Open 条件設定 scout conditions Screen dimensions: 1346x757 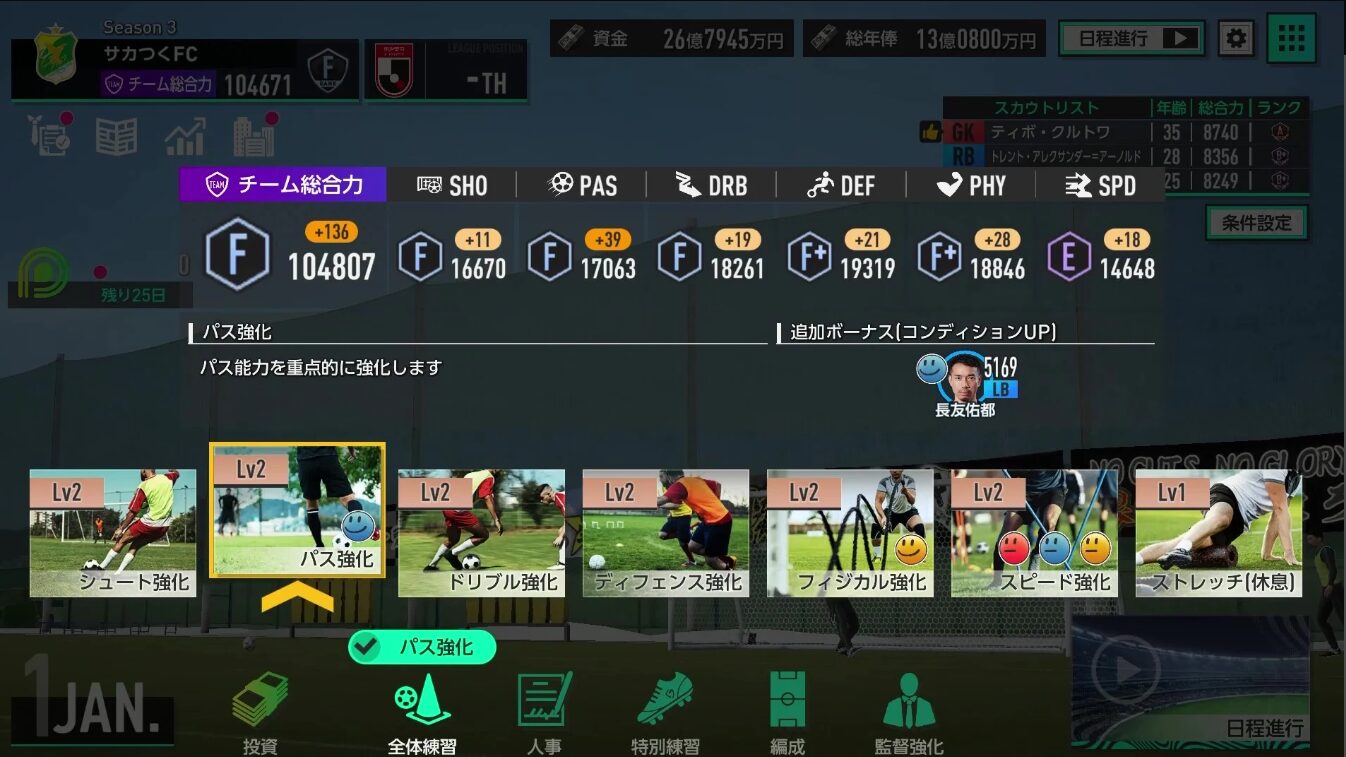[1257, 222]
